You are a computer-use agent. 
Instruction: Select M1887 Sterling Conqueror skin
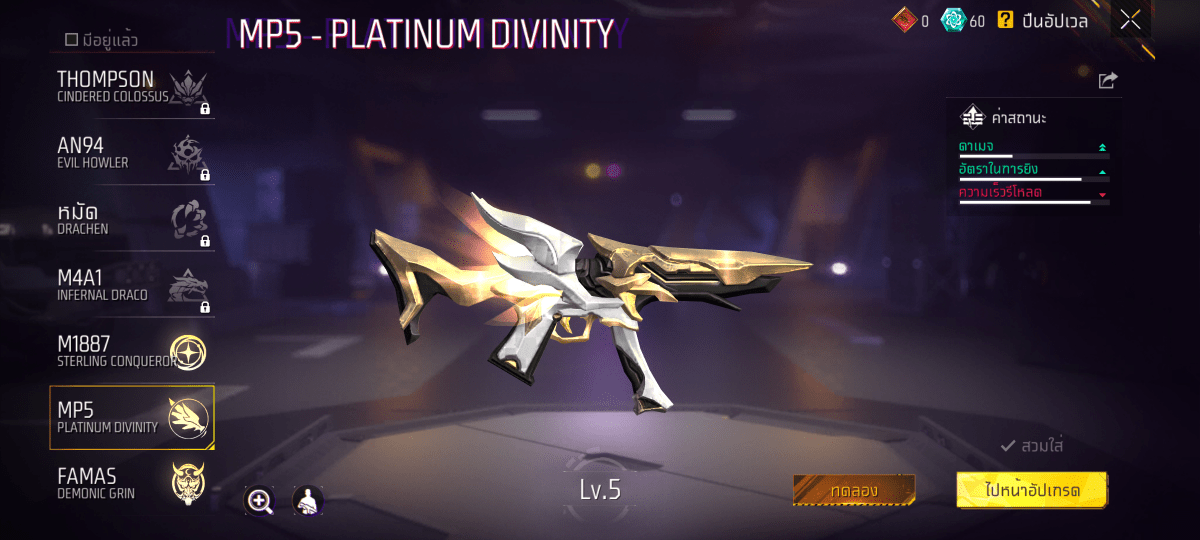[x=132, y=350]
